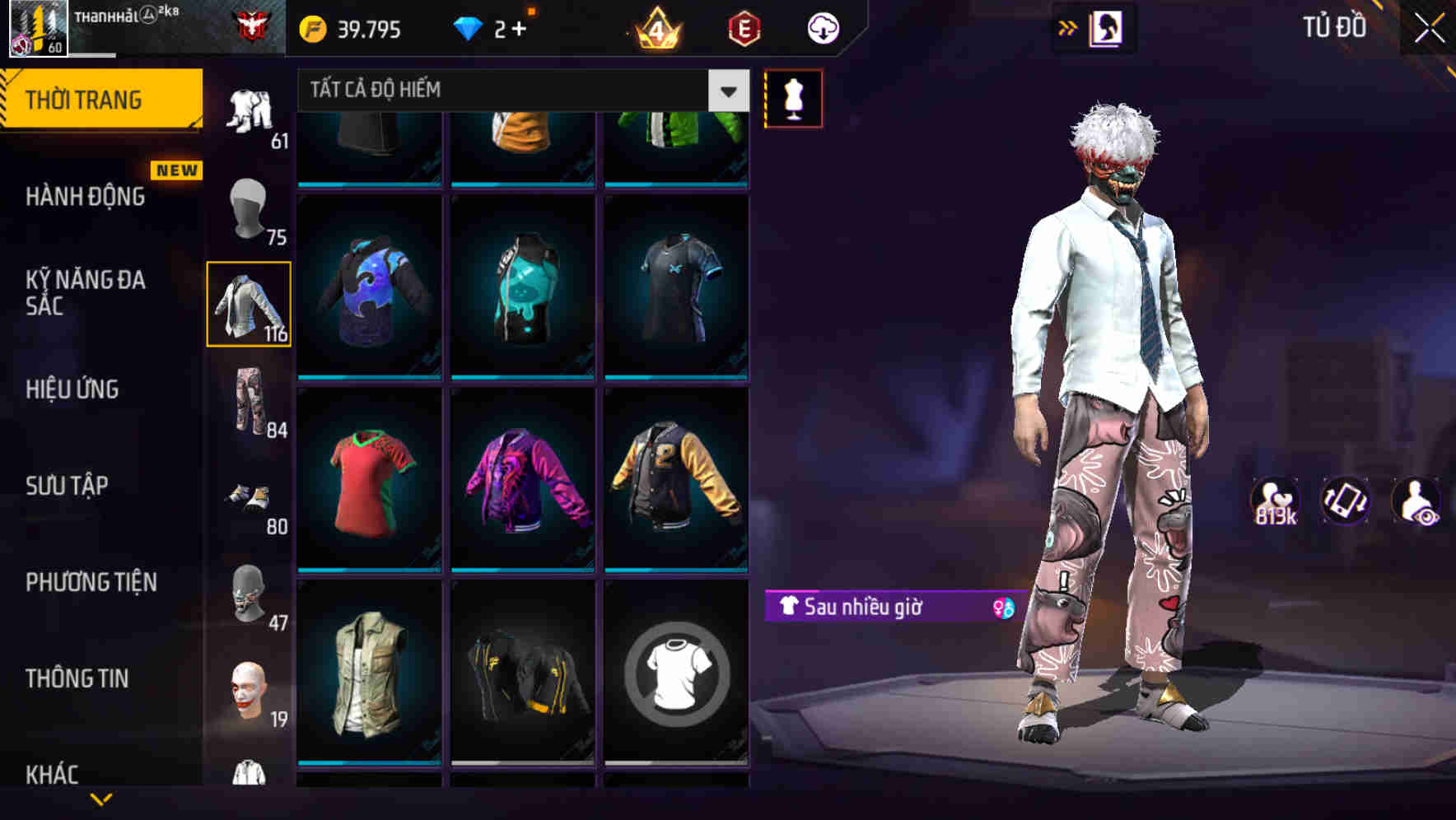The image size is (1456, 820).
Task: Switch to the HÀNH ĐỘNG tab
Action: pyautogui.click(x=85, y=198)
